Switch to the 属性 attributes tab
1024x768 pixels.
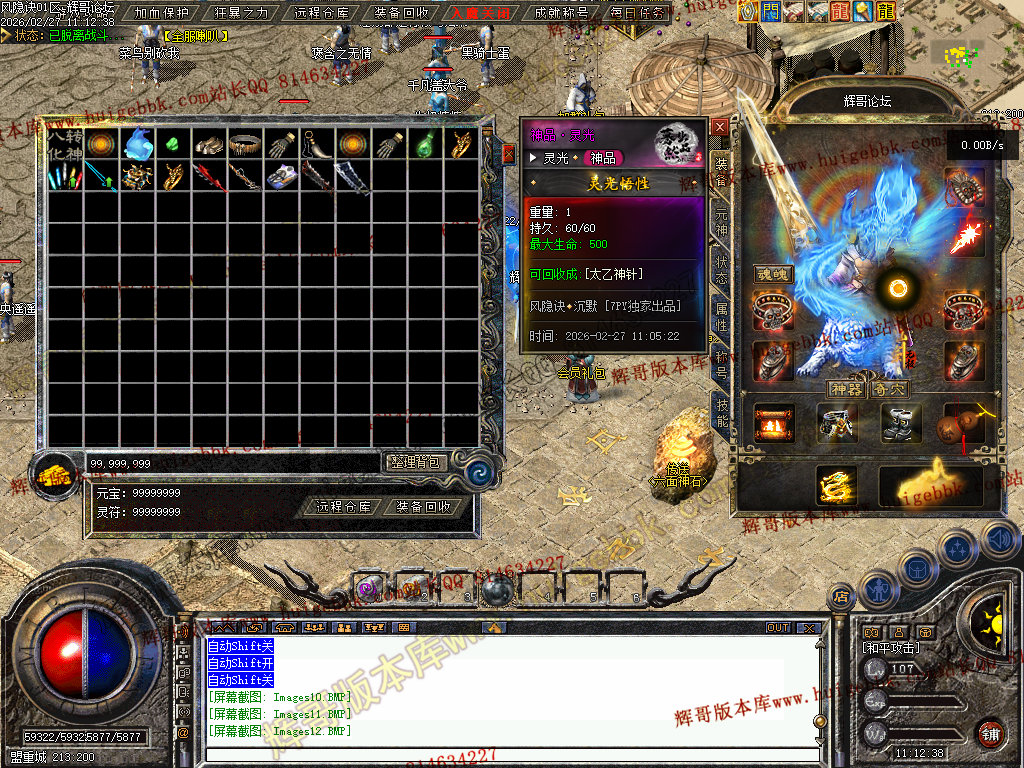720,316
